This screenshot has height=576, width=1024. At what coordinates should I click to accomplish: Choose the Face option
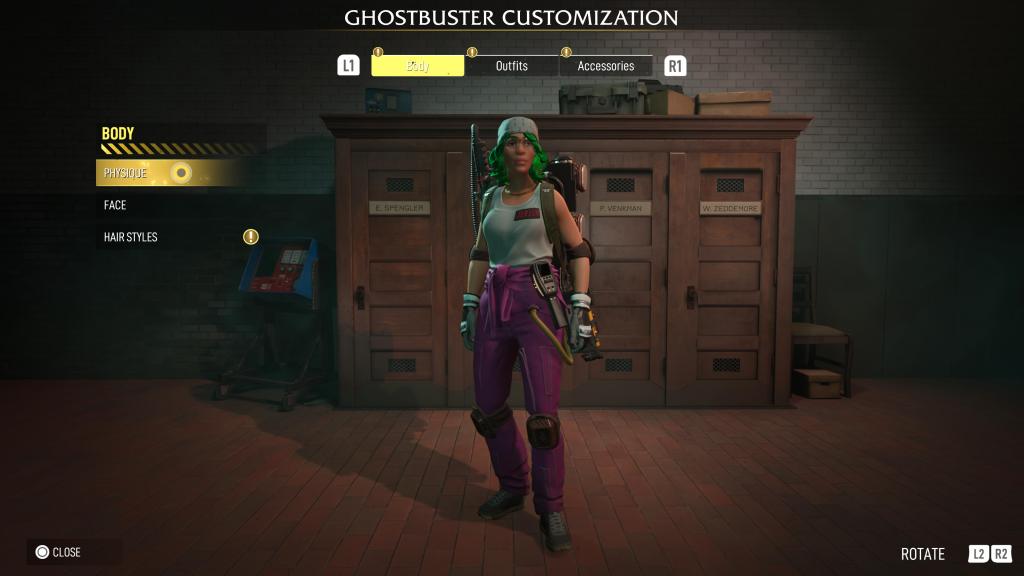(116, 205)
